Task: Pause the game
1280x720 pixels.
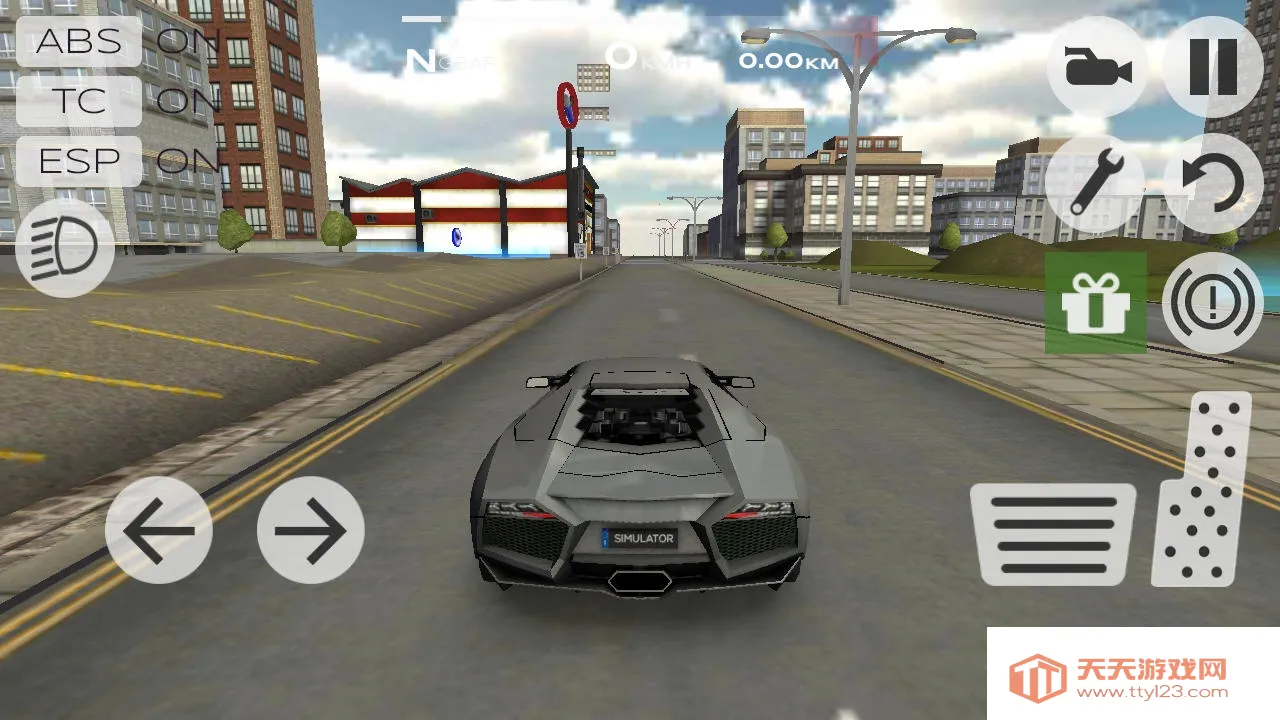Action: (1212, 64)
